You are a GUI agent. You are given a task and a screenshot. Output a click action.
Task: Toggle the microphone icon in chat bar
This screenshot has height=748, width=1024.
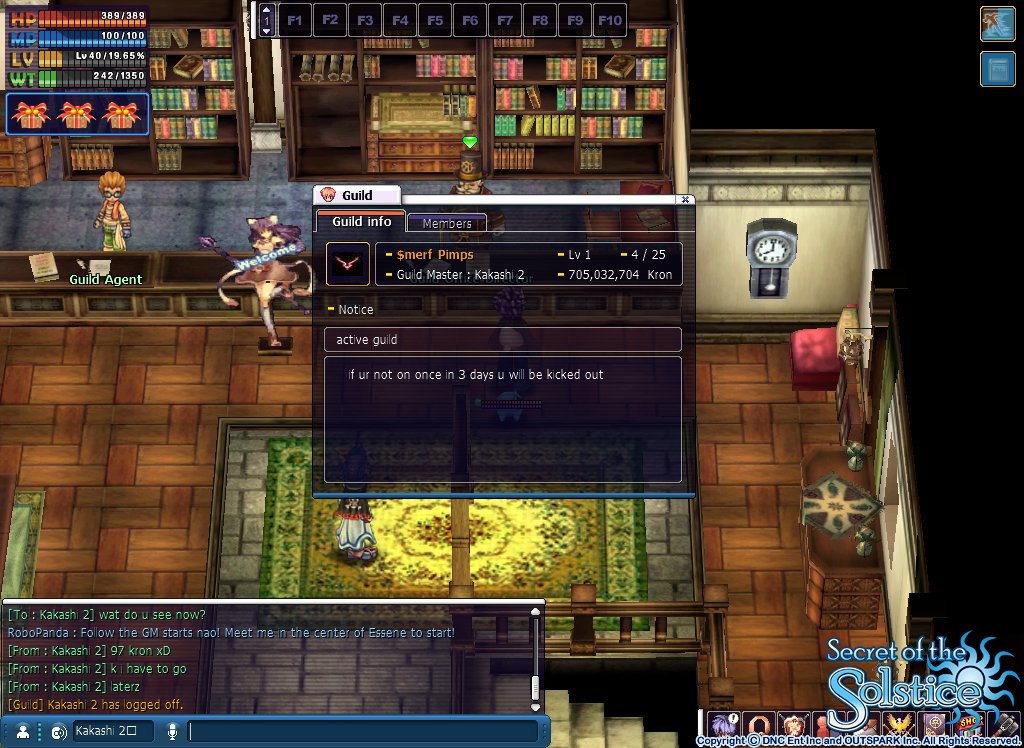point(172,731)
